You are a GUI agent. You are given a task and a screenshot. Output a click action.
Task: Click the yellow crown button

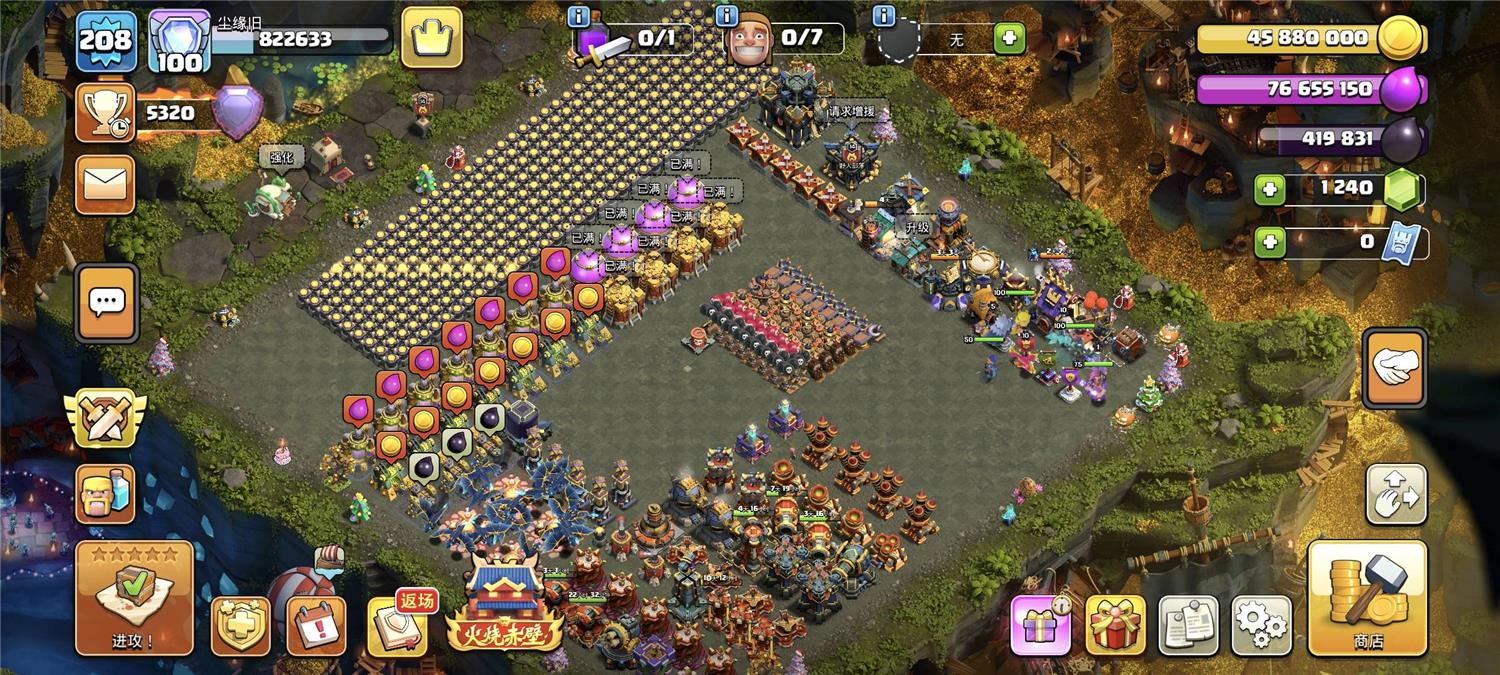point(432,39)
